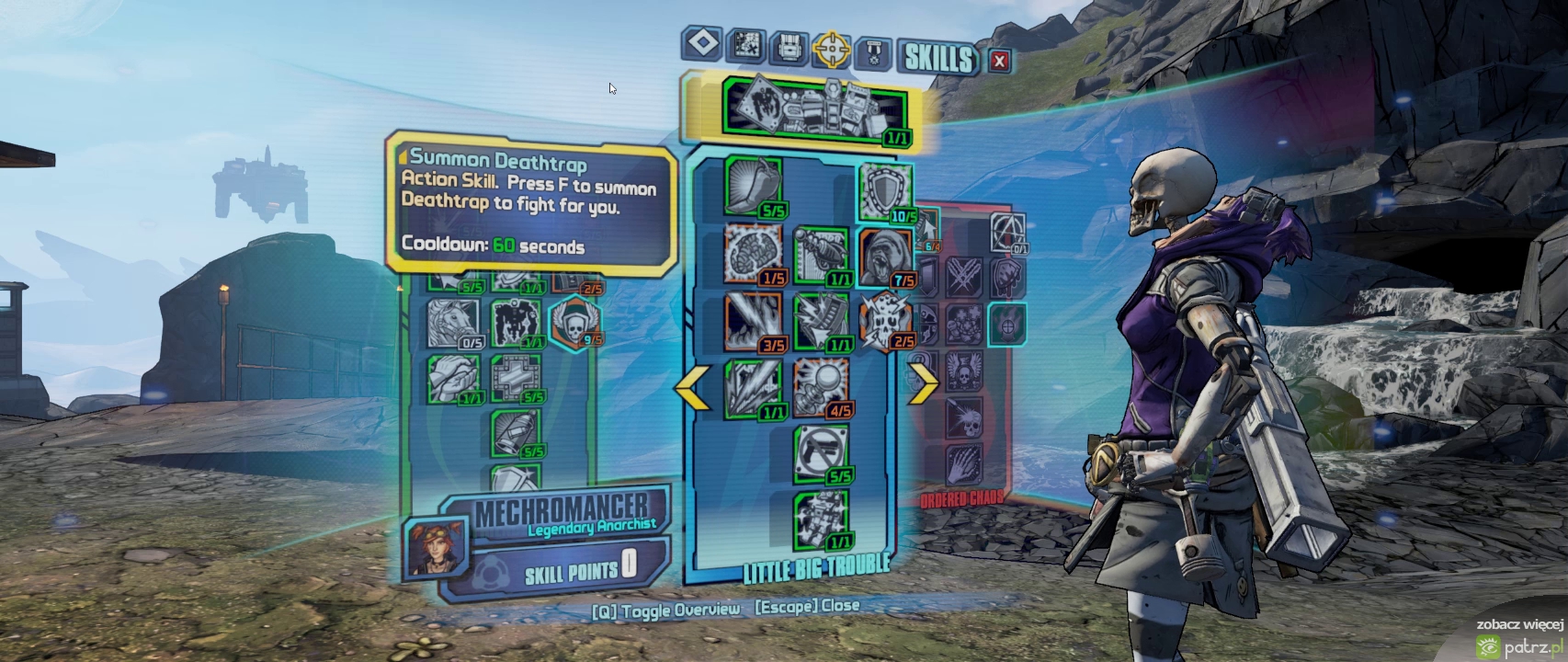Image resolution: width=1568 pixels, height=662 pixels.
Task: Select the horse head skill icon
Action: pos(453,323)
